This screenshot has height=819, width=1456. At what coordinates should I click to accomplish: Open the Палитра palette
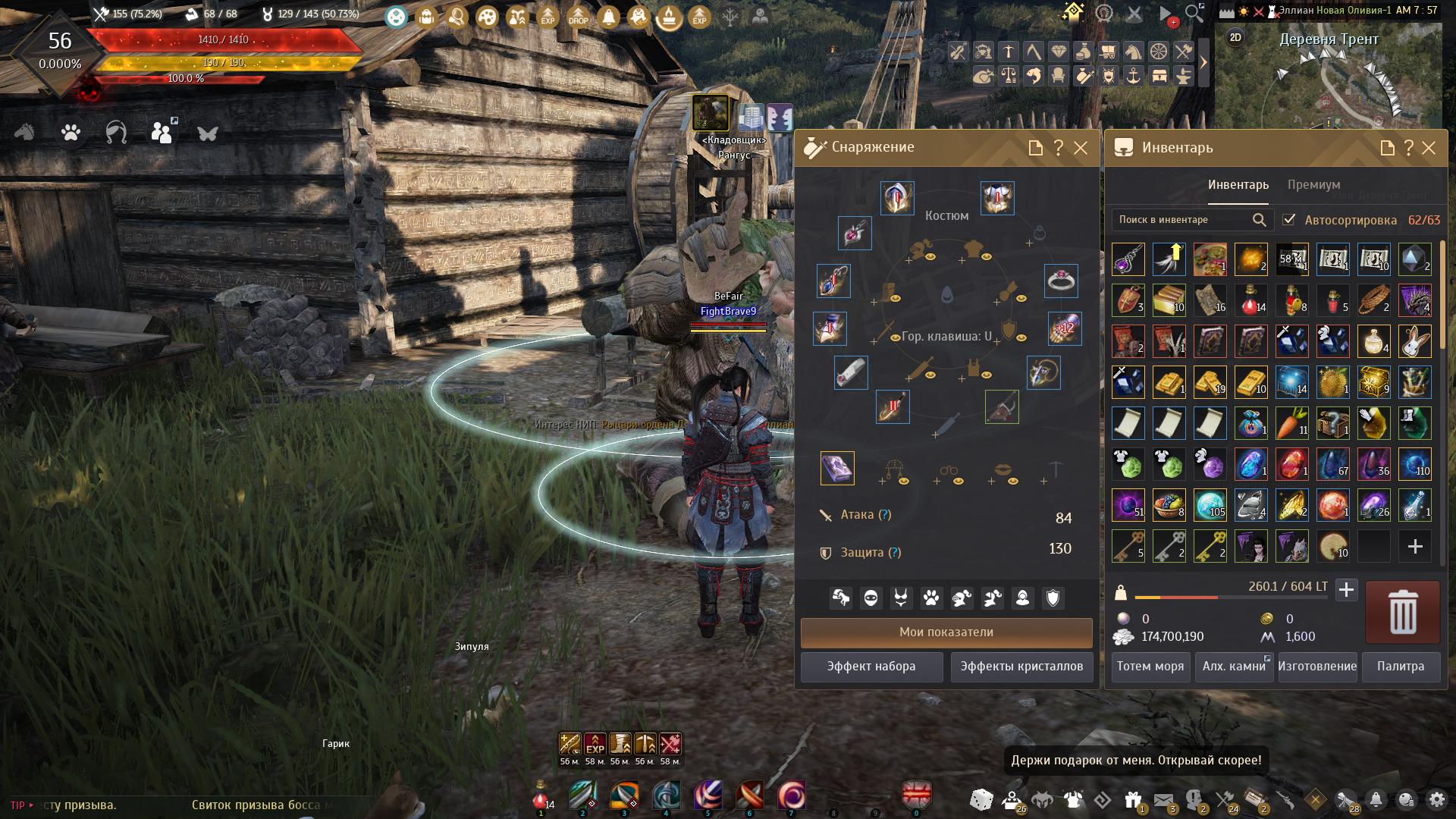point(1401,667)
